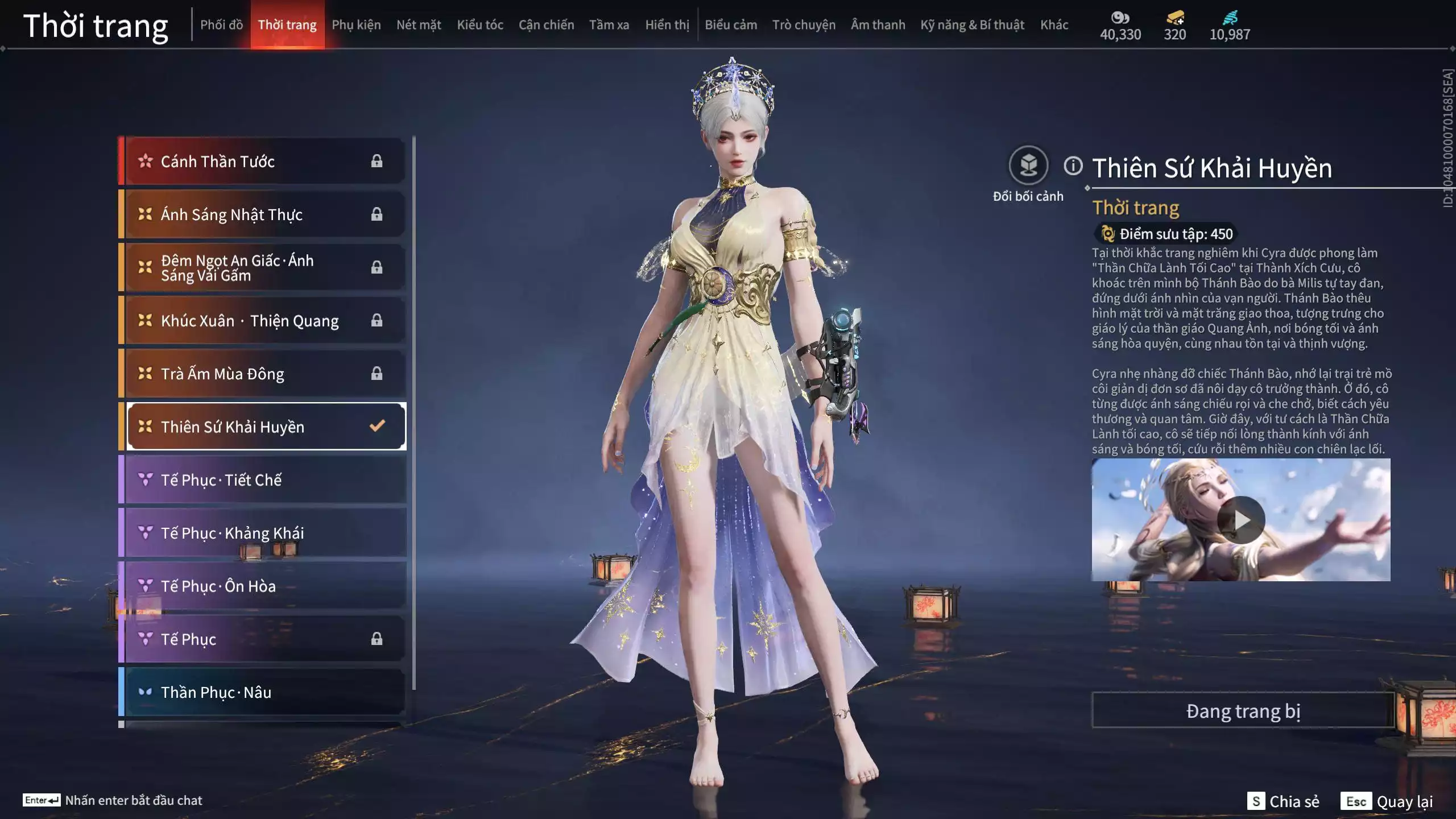Go to the Kiểu tóc tab
1456x819 pixels.
coord(480,25)
